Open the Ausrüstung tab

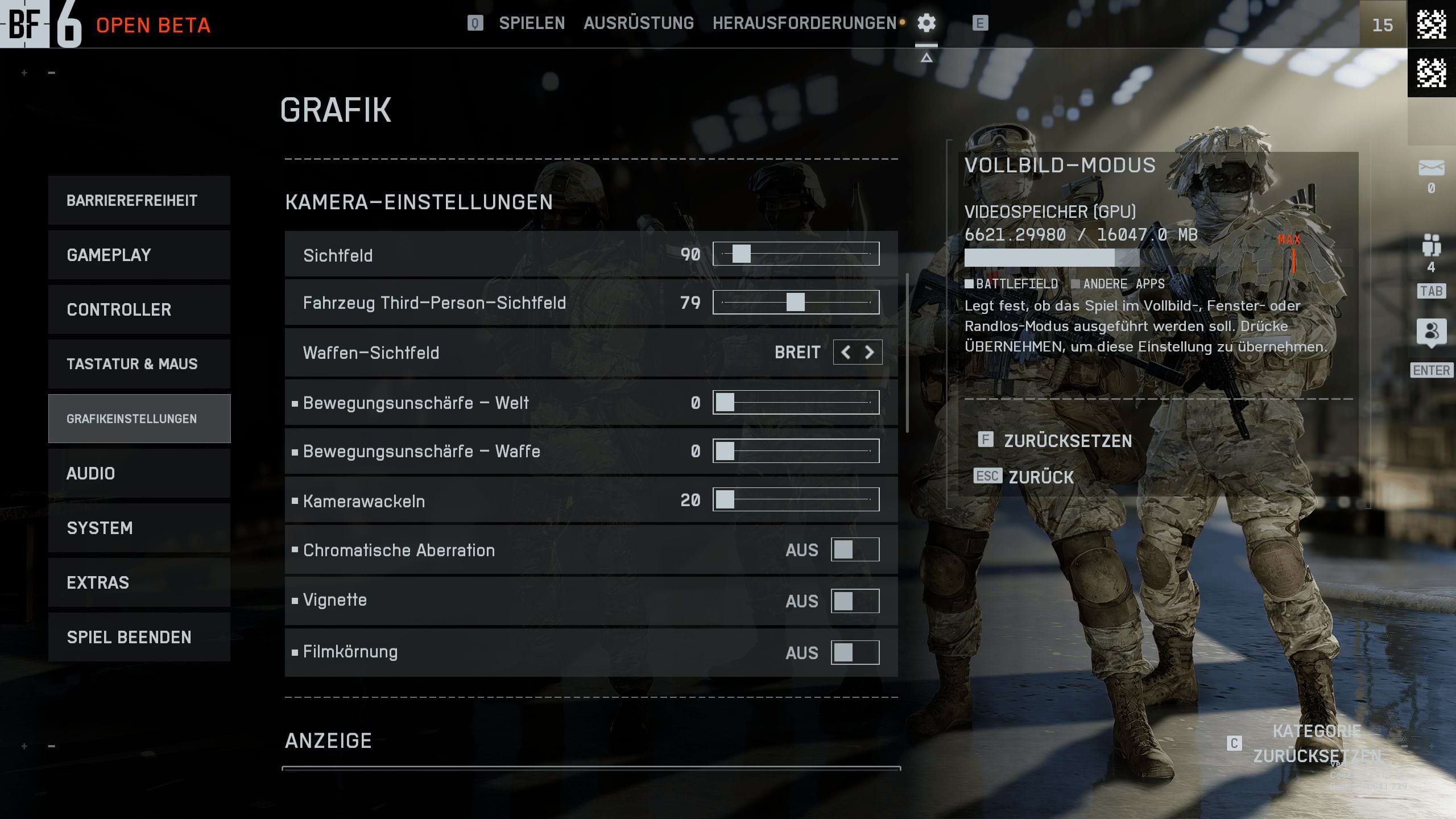point(638,23)
